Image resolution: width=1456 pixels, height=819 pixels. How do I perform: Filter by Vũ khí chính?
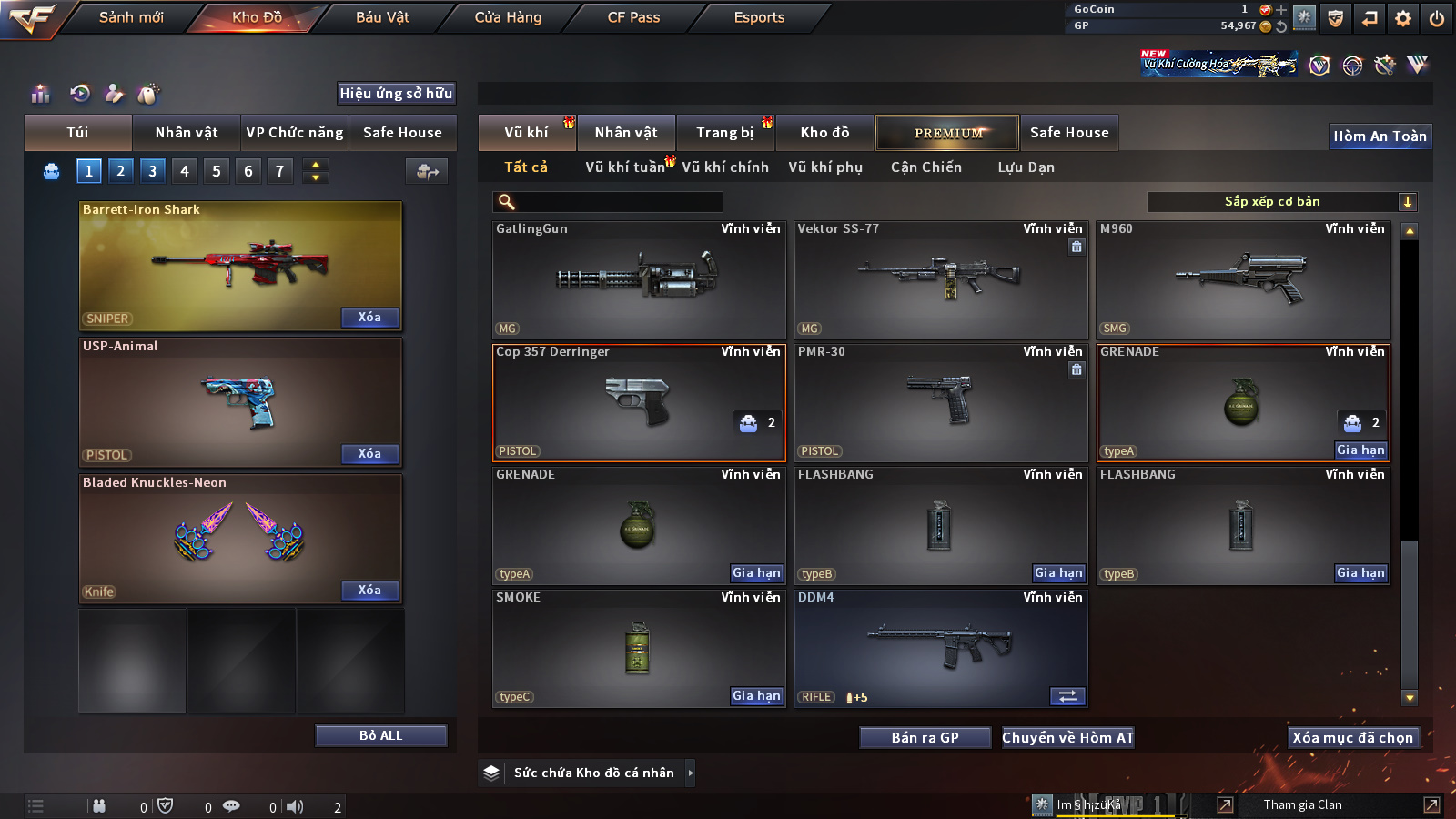point(725,167)
